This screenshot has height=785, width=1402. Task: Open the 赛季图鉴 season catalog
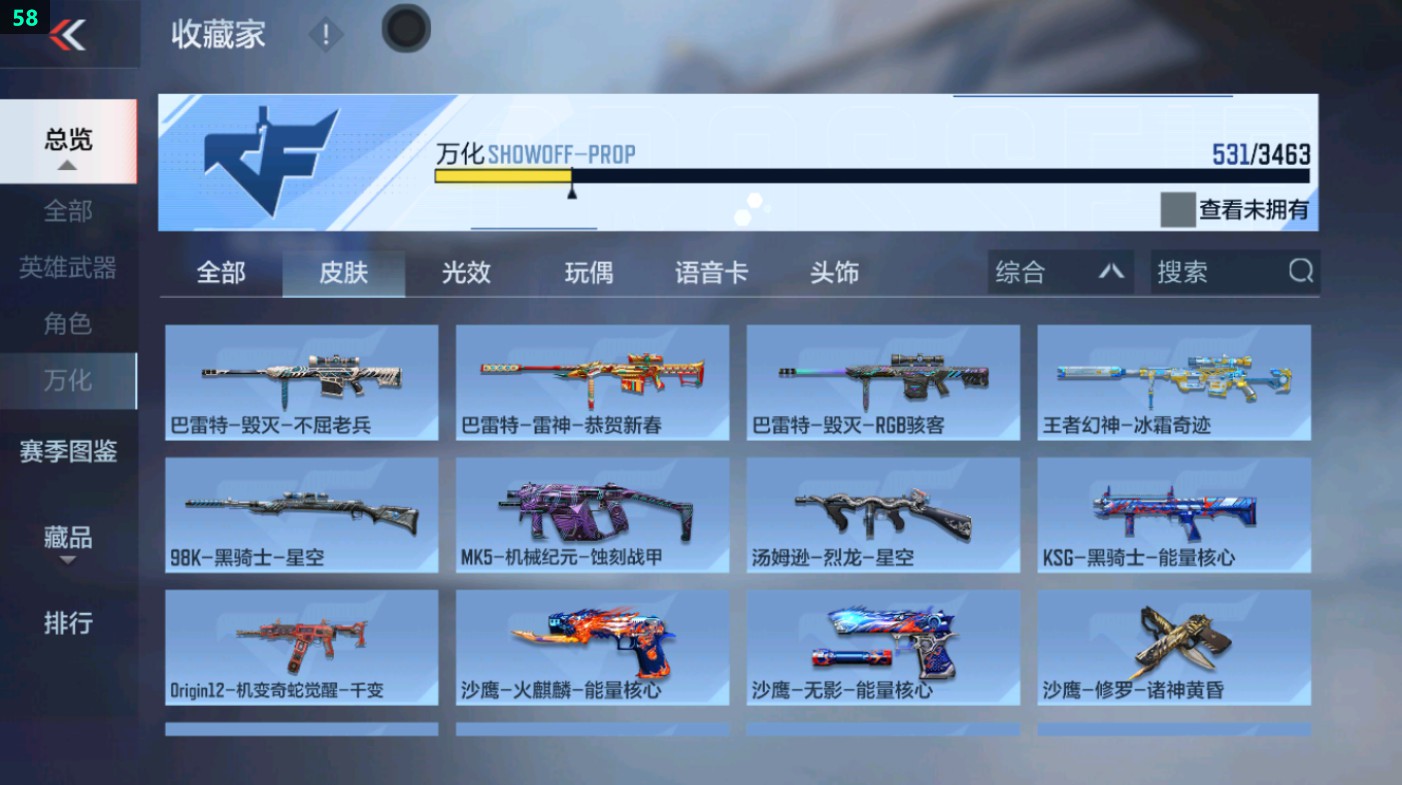click(x=69, y=452)
